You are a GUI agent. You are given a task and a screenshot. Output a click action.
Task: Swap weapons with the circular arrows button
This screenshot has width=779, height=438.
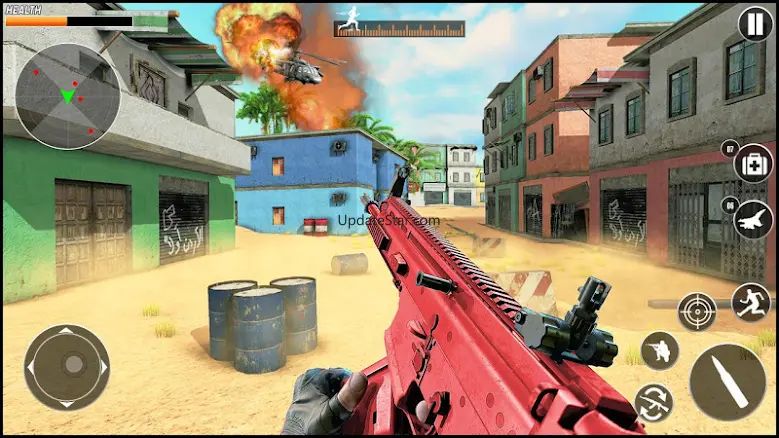(653, 402)
